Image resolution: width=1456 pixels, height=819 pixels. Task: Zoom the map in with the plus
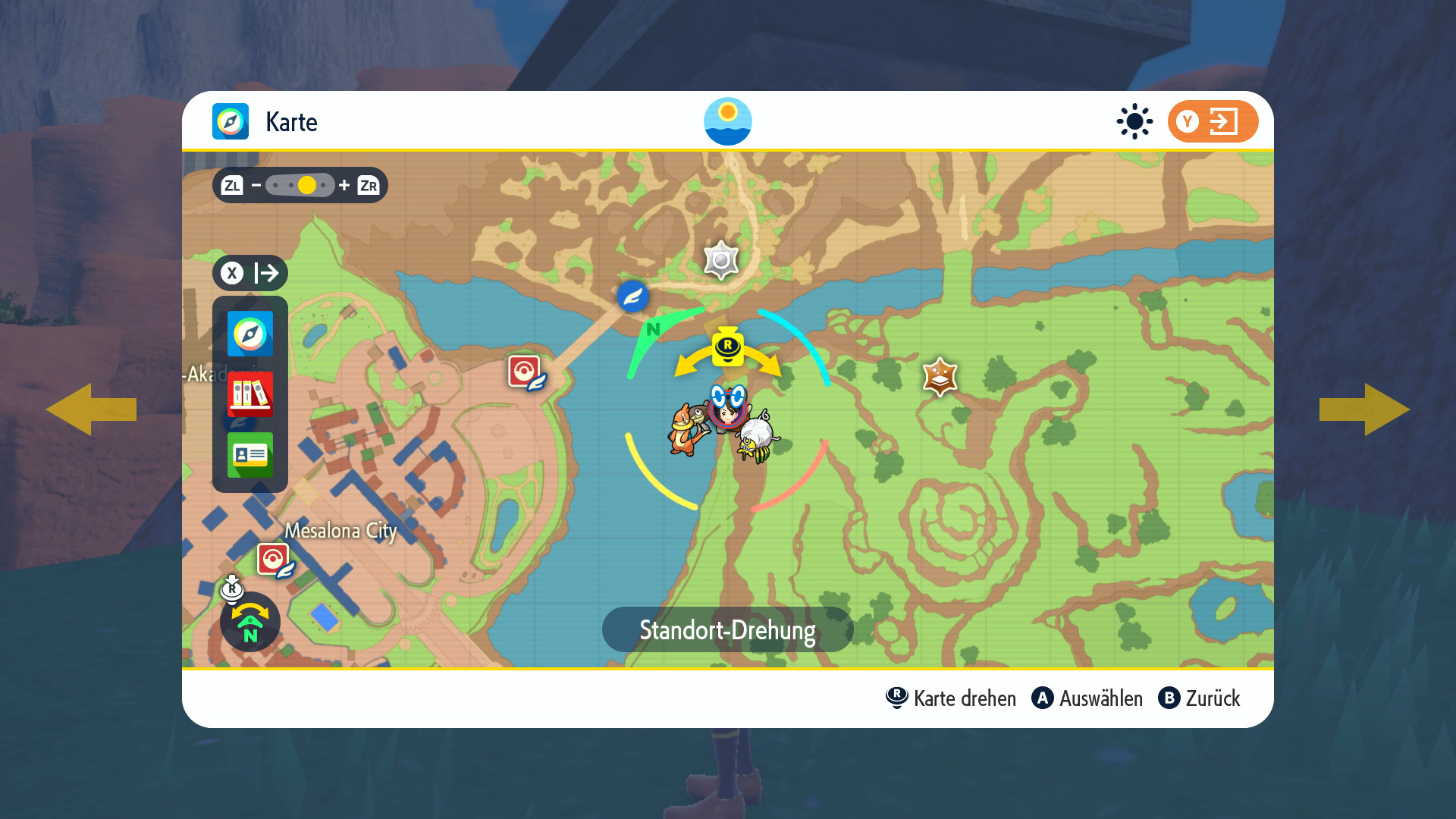click(344, 185)
